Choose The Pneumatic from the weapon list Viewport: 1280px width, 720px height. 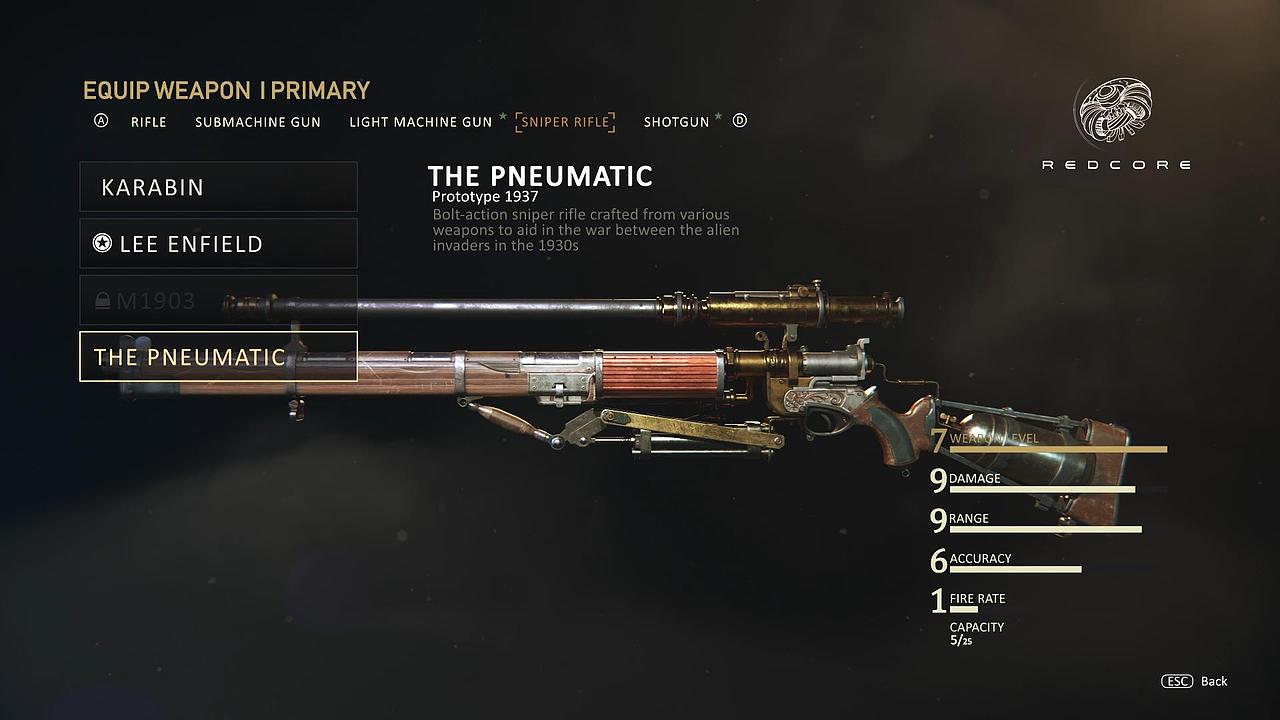[x=218, y=357]
